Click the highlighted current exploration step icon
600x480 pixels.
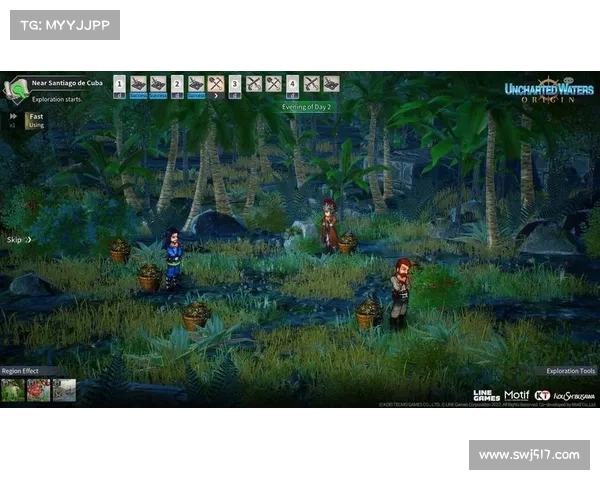215,84
